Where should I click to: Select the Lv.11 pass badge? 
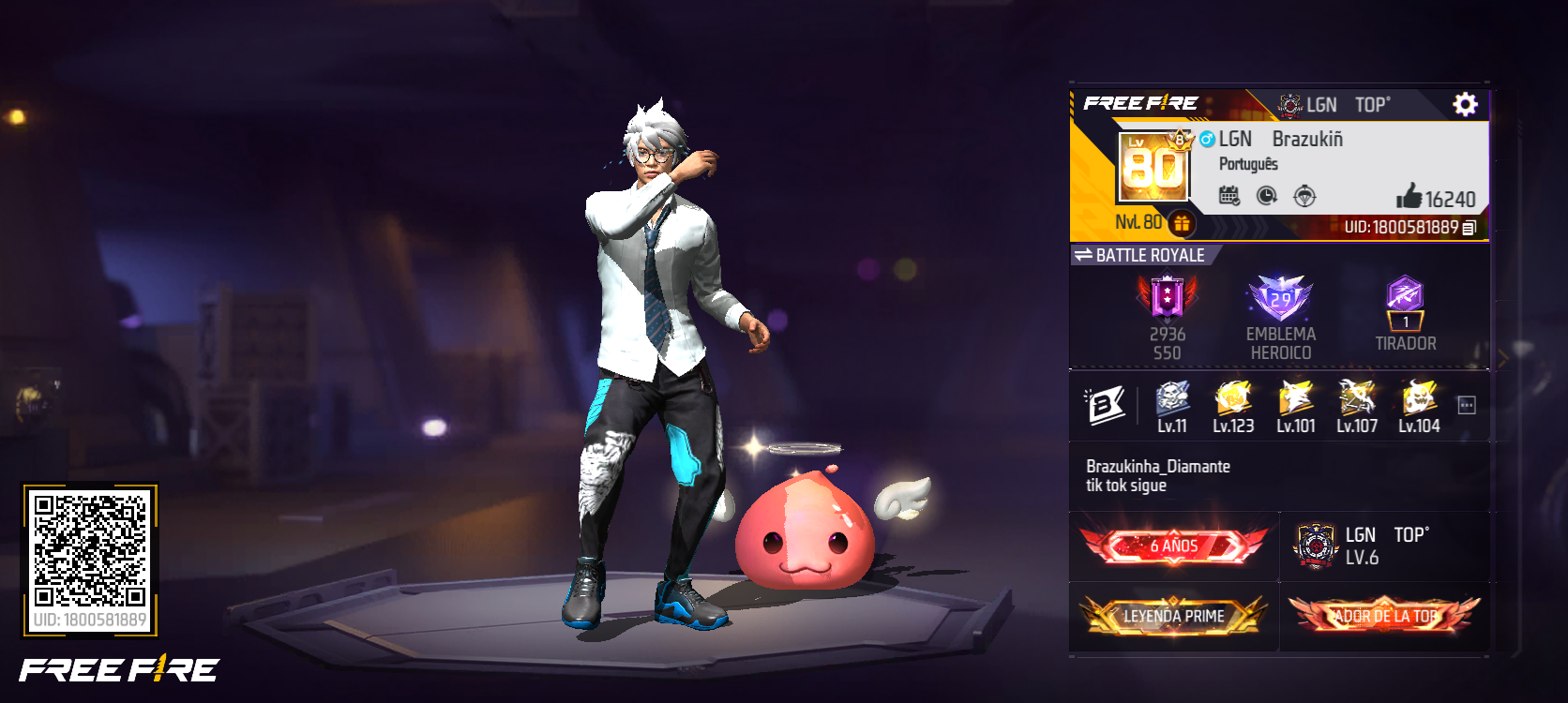[x=1172, y=407]
